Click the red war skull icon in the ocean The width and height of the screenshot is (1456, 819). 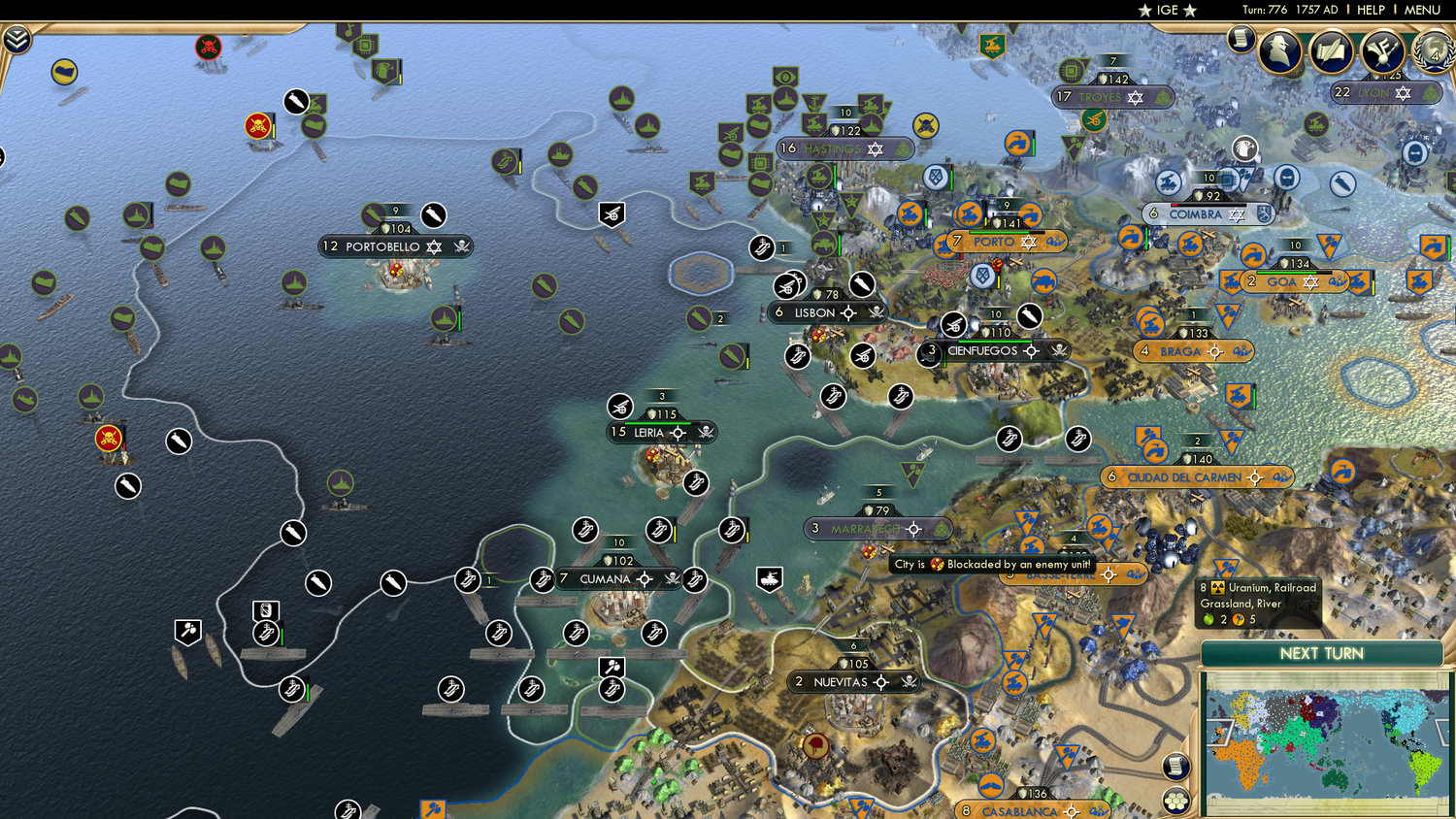(109, 437)
